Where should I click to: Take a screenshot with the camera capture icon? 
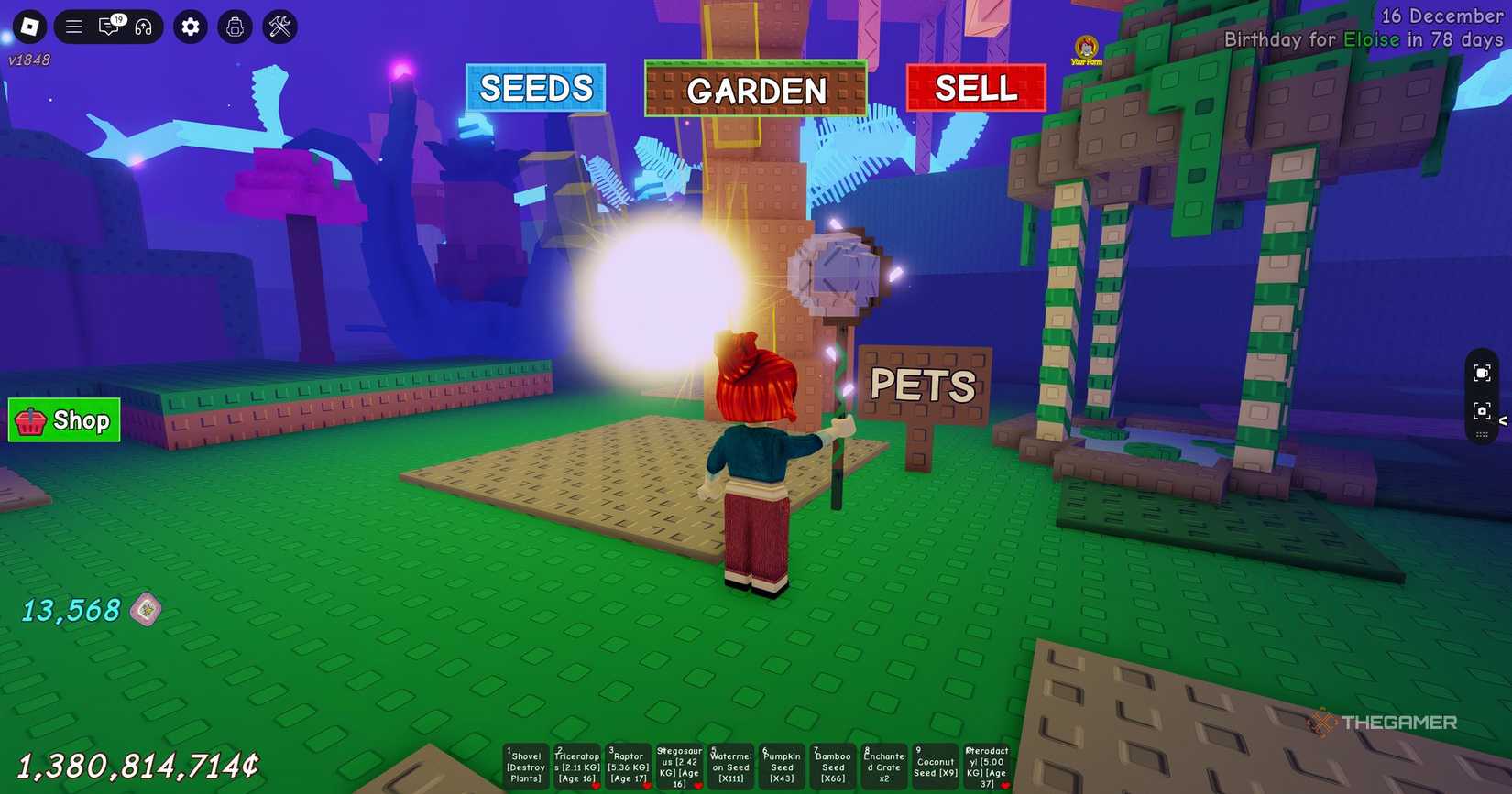(x=1484, y=412)
